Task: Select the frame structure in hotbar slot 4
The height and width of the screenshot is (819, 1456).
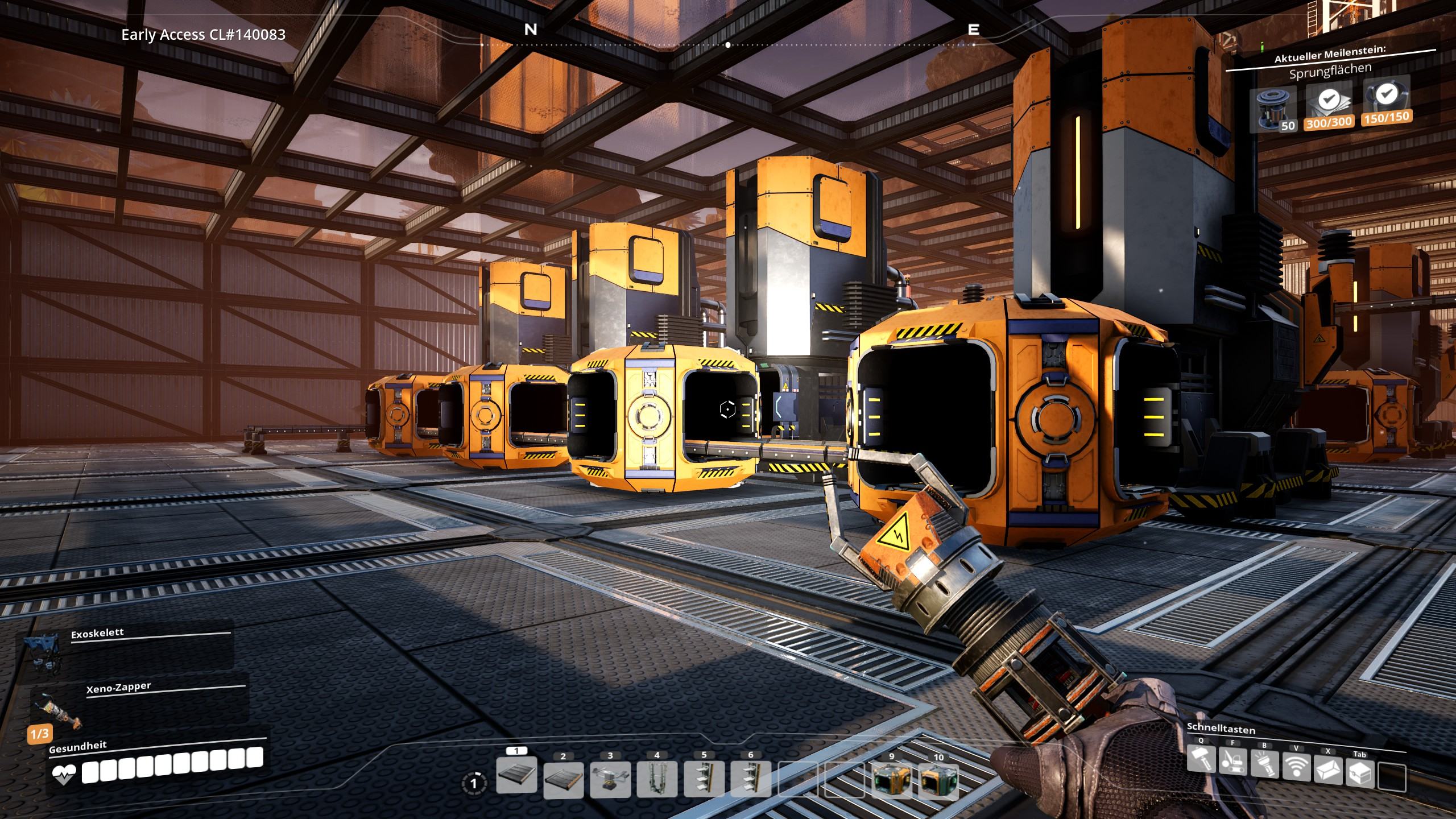Action: click(657, 780)
